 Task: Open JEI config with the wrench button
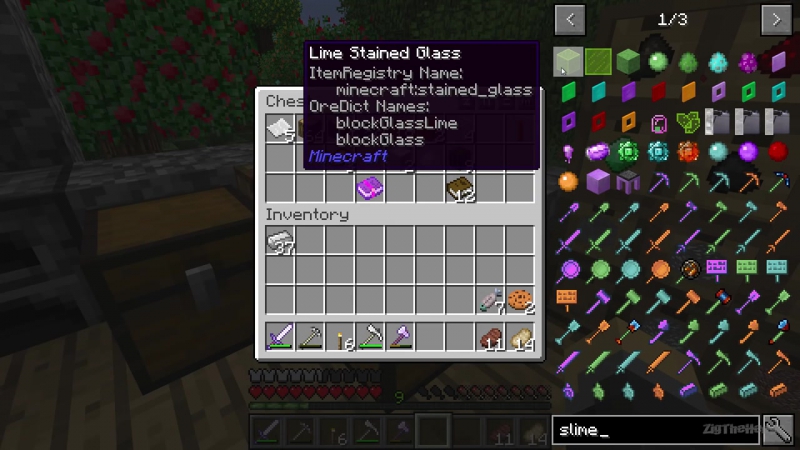pyautogui.click(x=777, y=430)
